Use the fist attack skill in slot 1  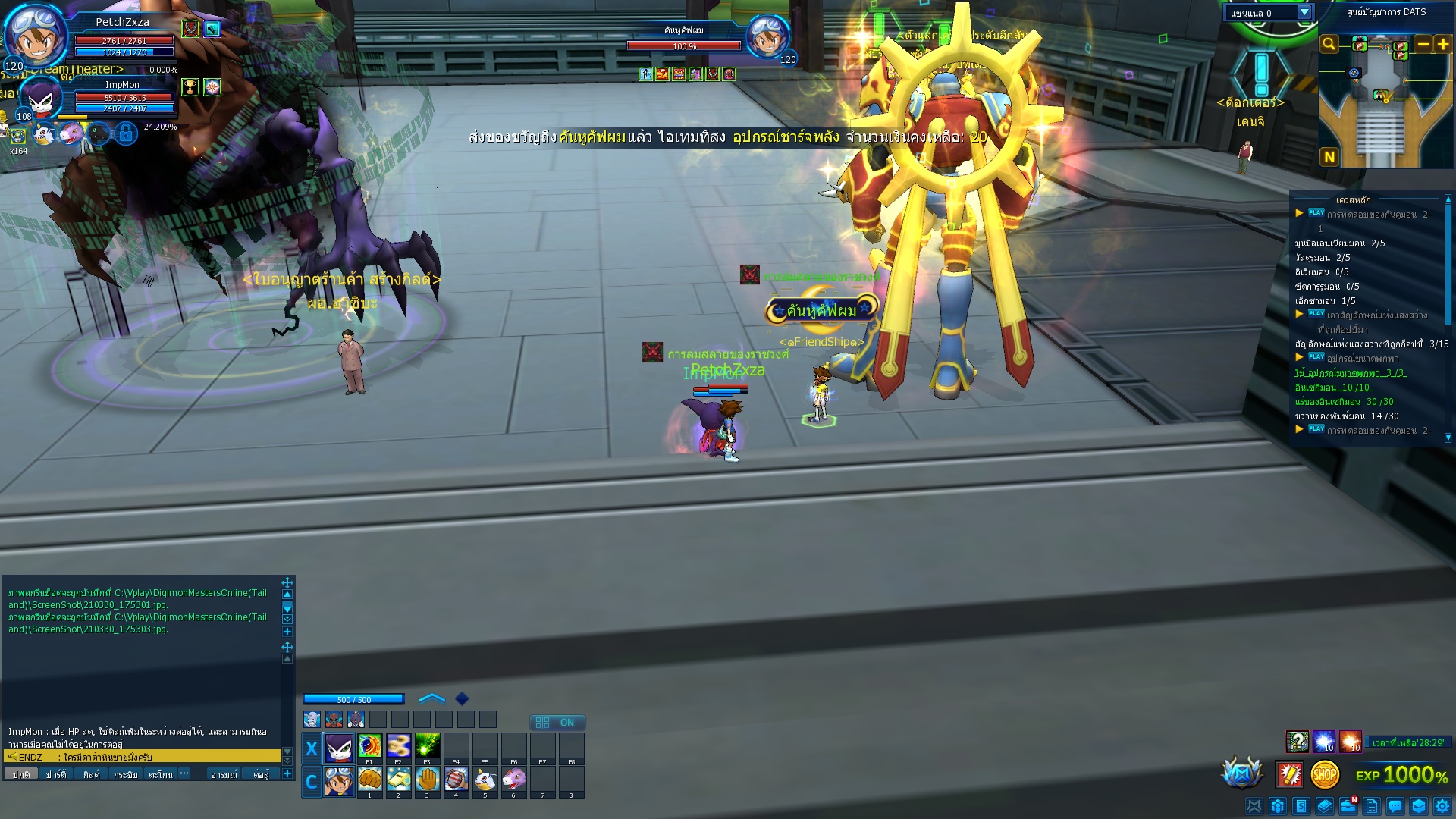(369, 780)
